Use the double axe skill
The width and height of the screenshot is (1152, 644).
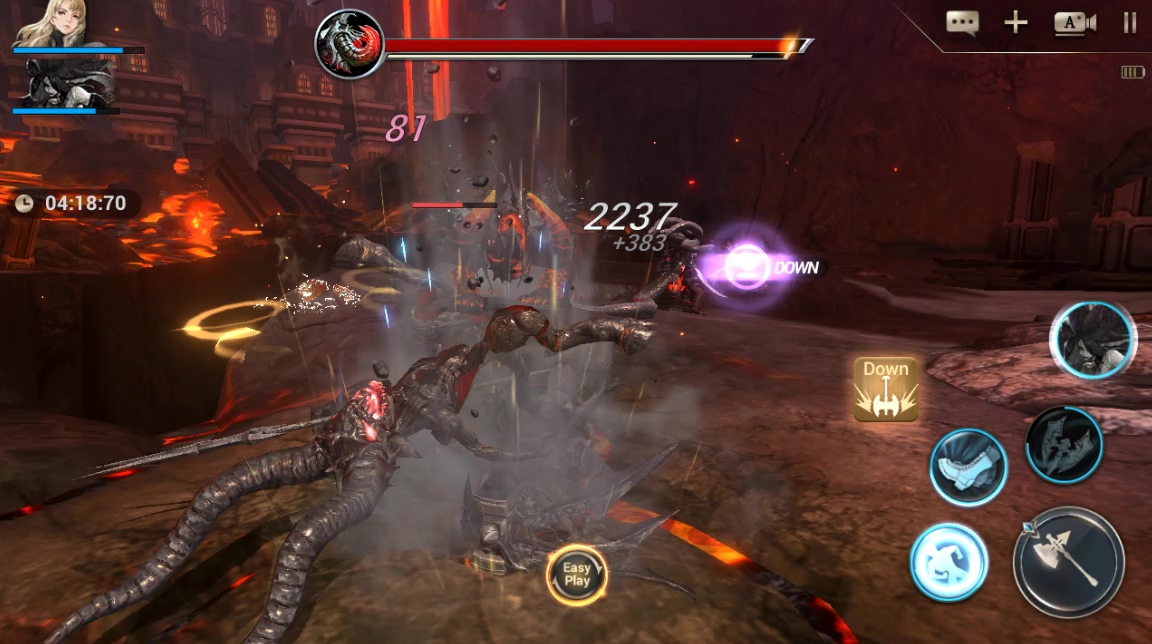point(1064,444)
